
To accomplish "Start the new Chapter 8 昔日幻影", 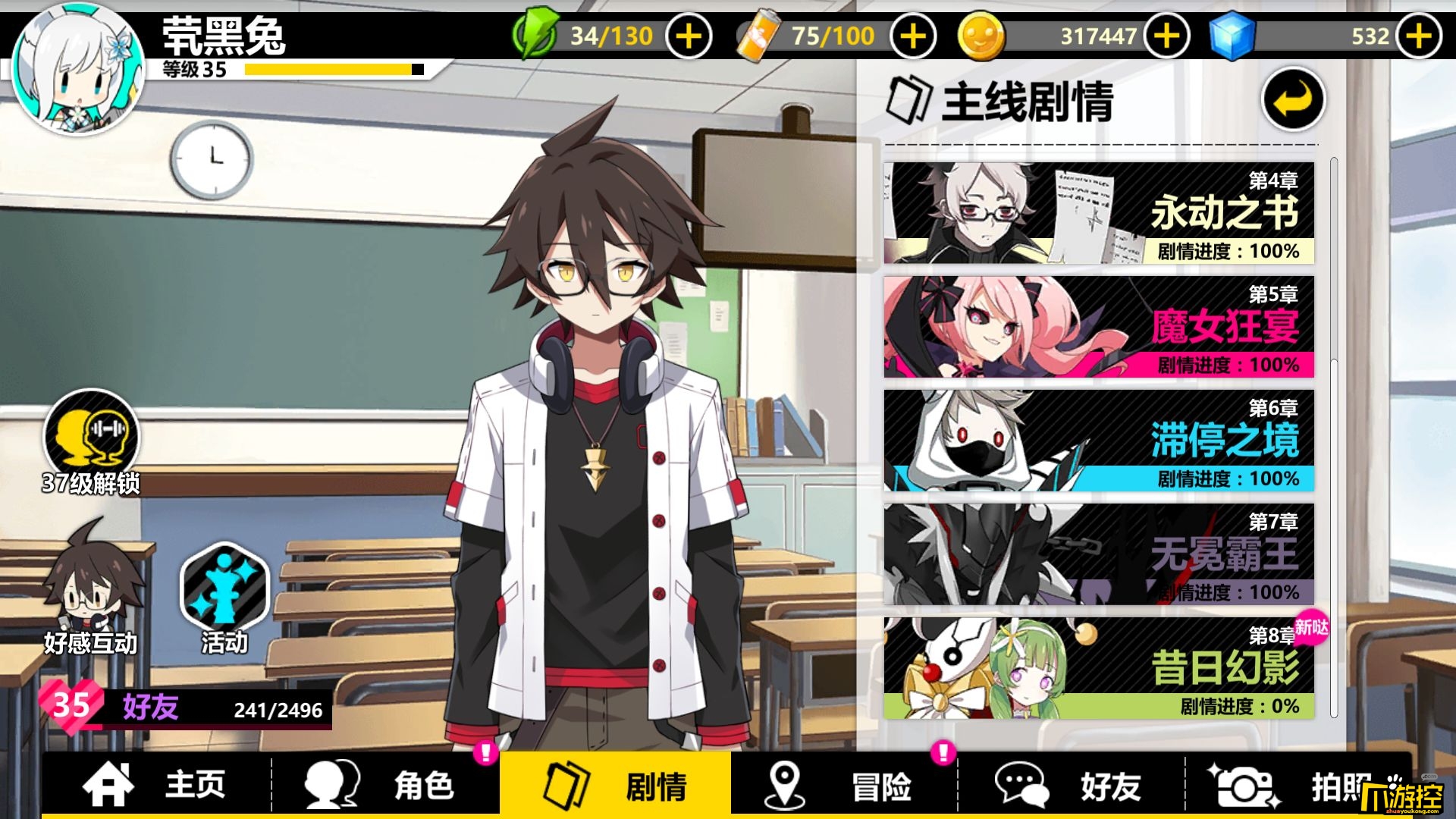I will click(x=1099, y=668).
